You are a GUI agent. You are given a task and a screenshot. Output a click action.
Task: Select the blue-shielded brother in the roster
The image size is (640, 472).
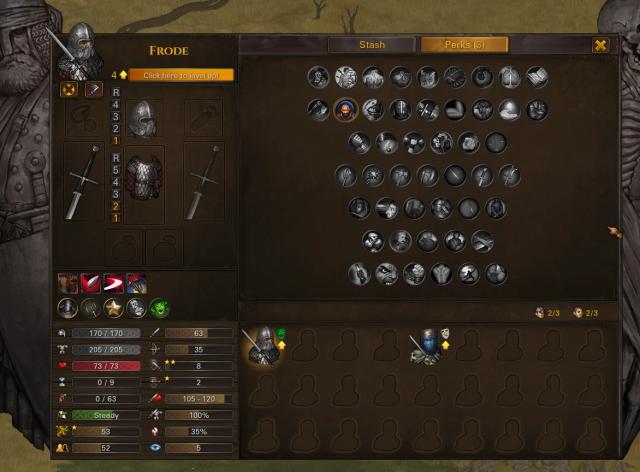pos(427,346)
